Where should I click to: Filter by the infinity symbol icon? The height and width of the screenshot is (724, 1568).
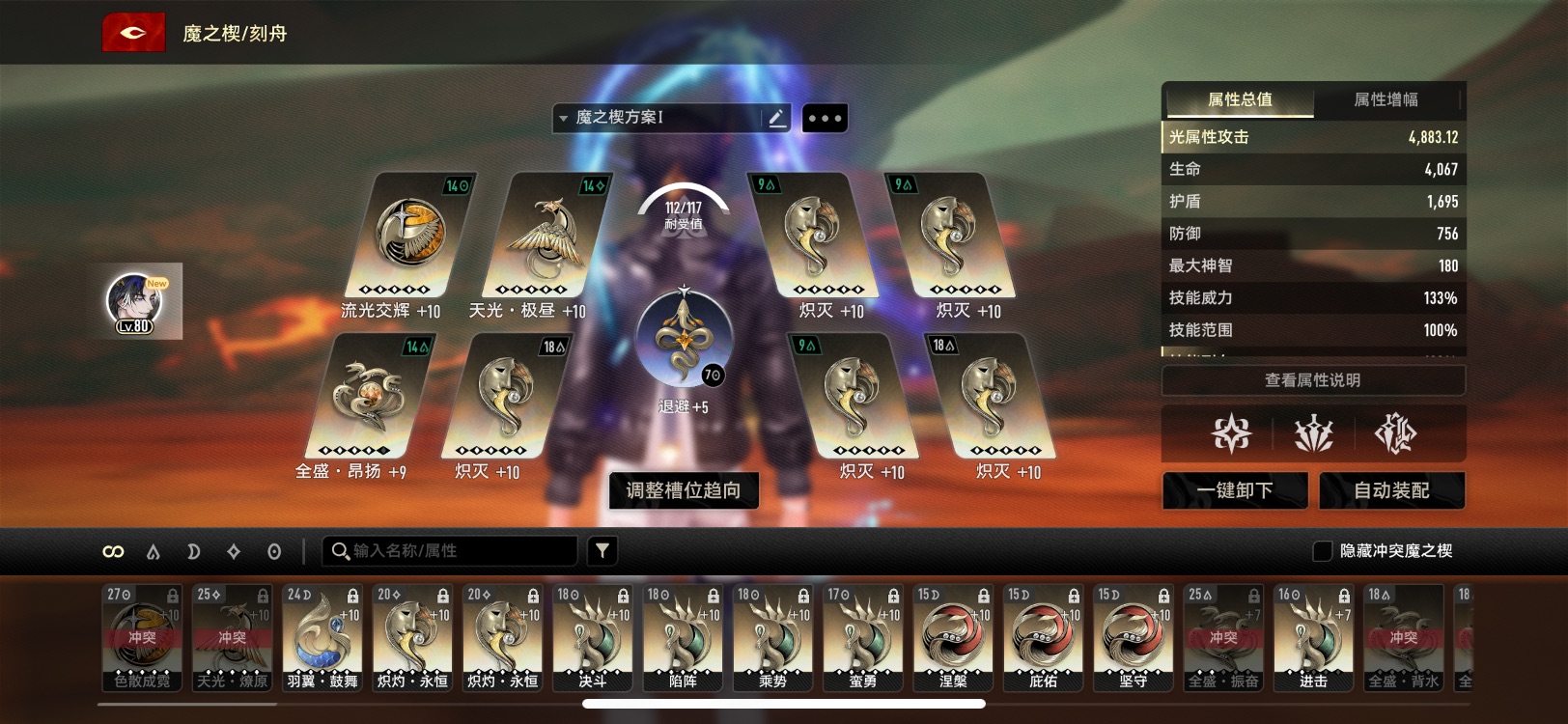pyautogui.click(x=113, y=551)
